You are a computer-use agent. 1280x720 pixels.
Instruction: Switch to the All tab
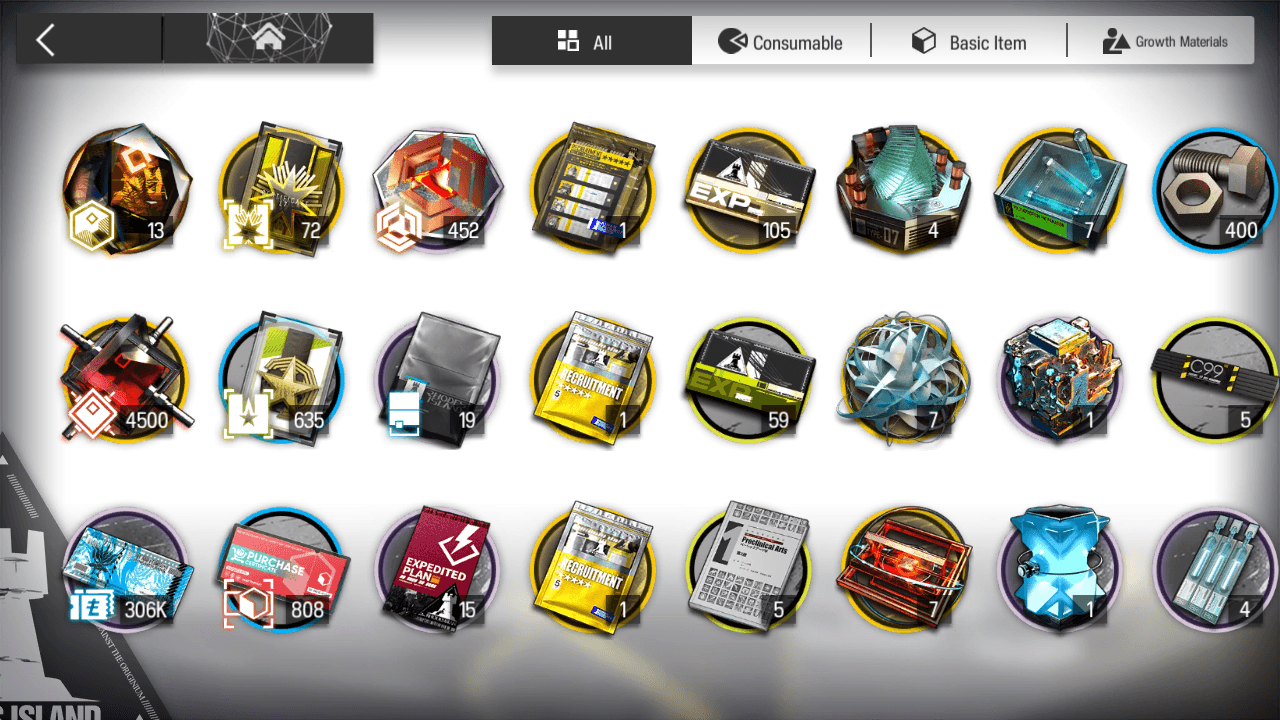(591, 41)
